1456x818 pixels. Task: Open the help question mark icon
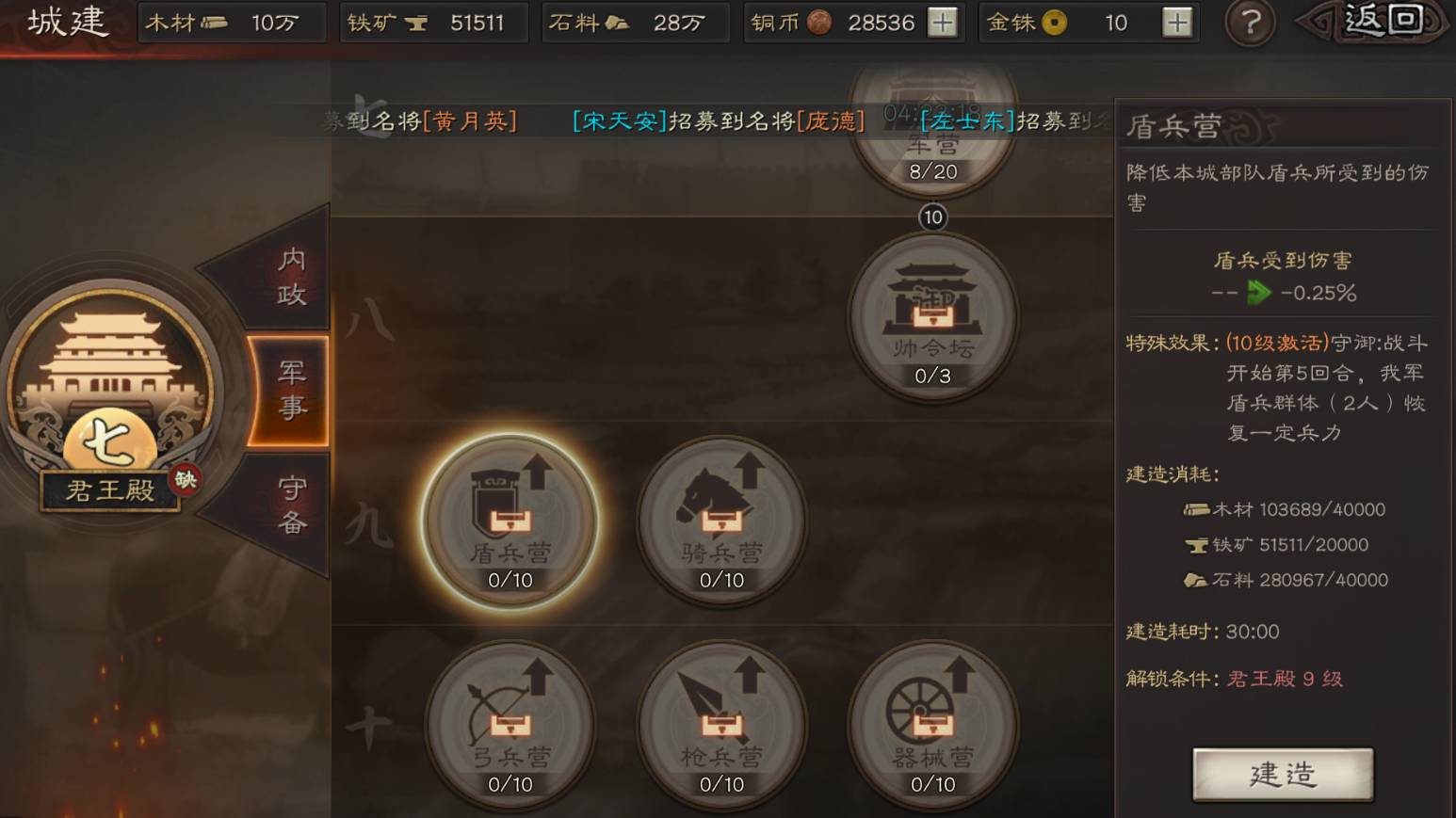[1250, 23]
